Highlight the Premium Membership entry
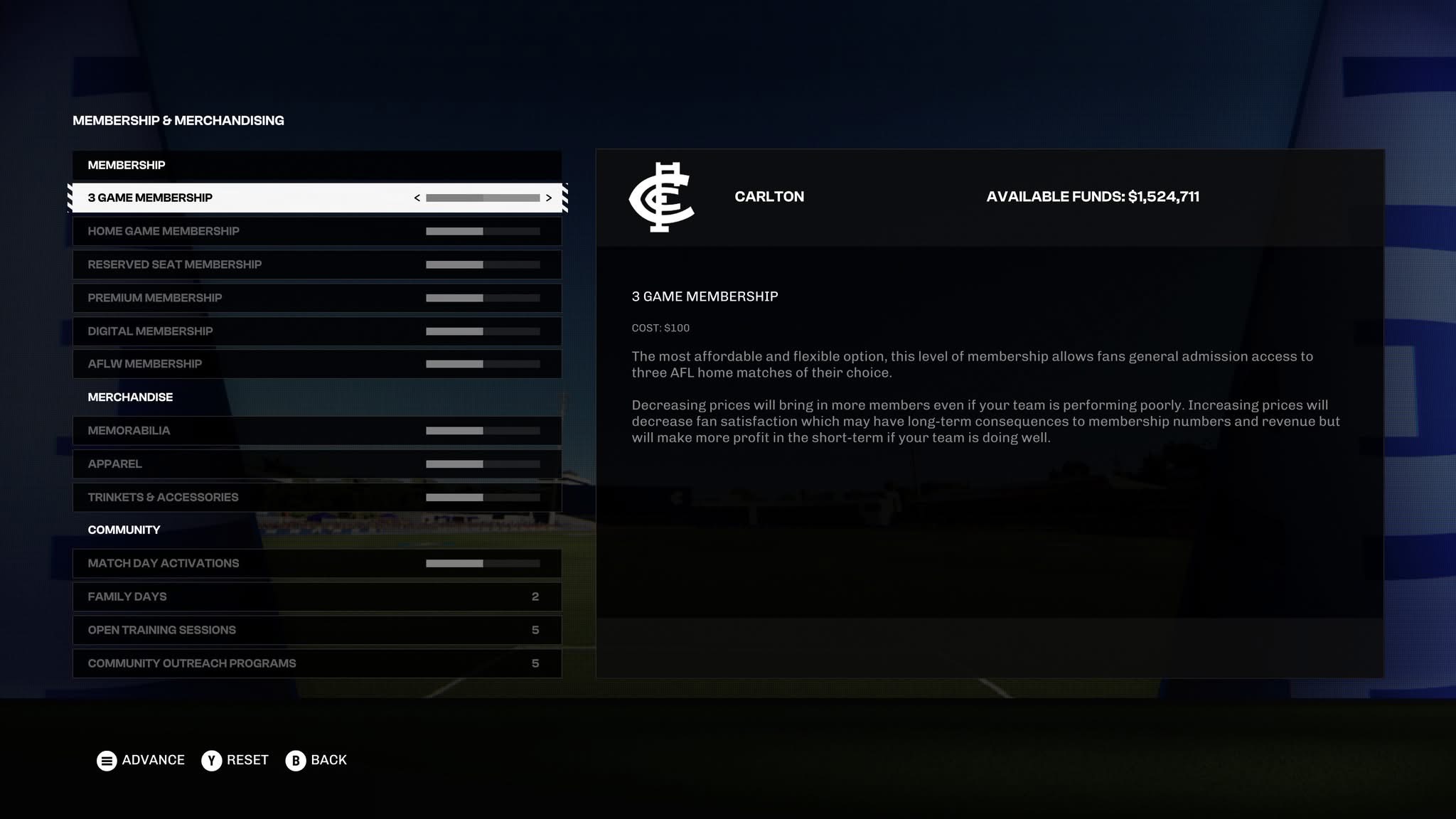Viewport: 1456px width, 819px height. point(213,298)
